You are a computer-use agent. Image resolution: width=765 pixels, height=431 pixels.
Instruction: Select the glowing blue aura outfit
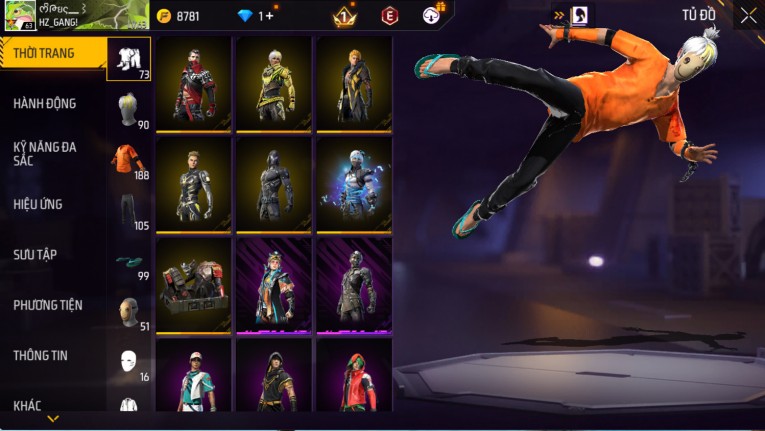pyautogui.click(x=354, y=184)
